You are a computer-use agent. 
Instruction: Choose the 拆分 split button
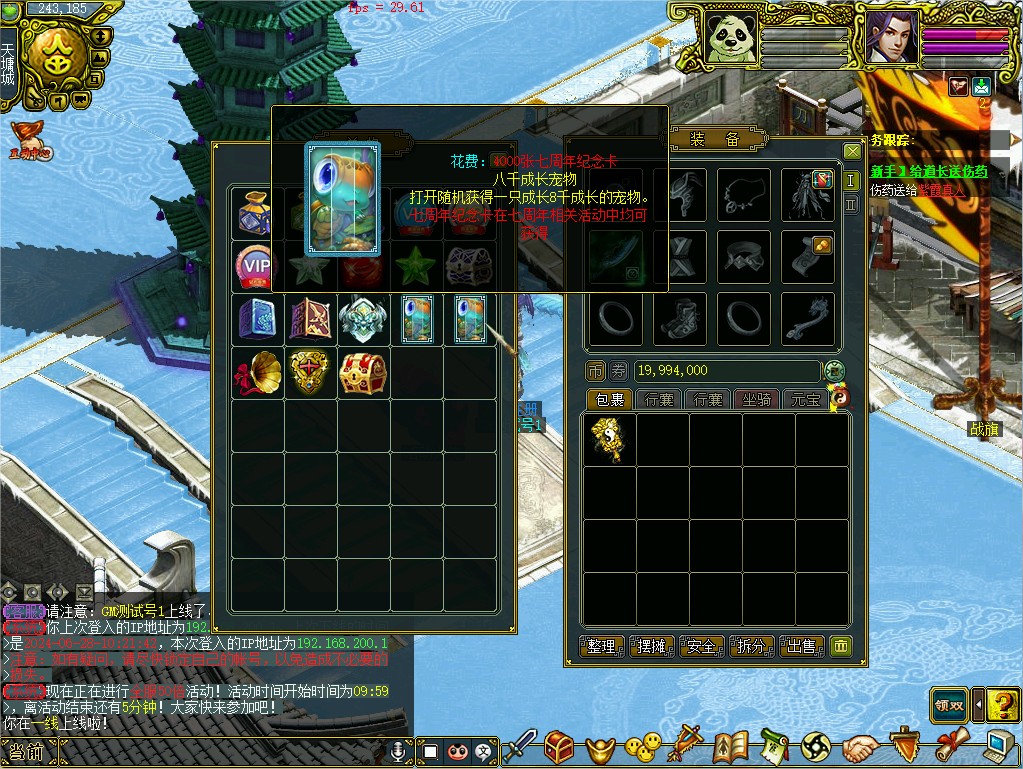(x=752, y=647)
